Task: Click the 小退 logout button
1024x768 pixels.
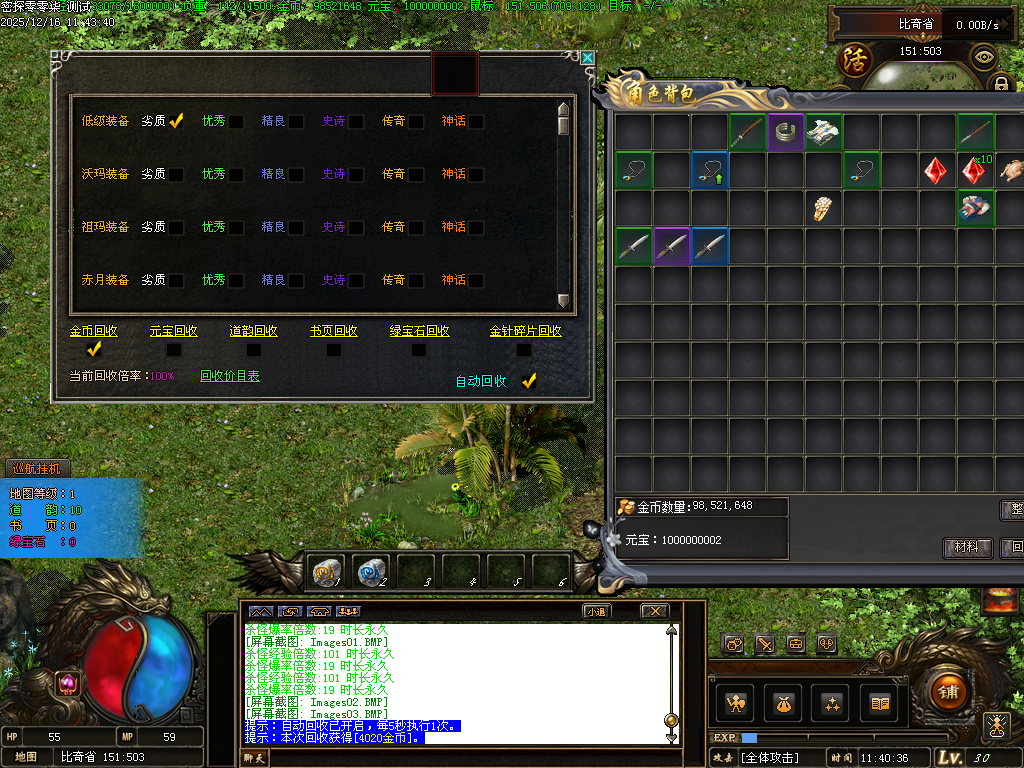Action: [x=597, y=611]
